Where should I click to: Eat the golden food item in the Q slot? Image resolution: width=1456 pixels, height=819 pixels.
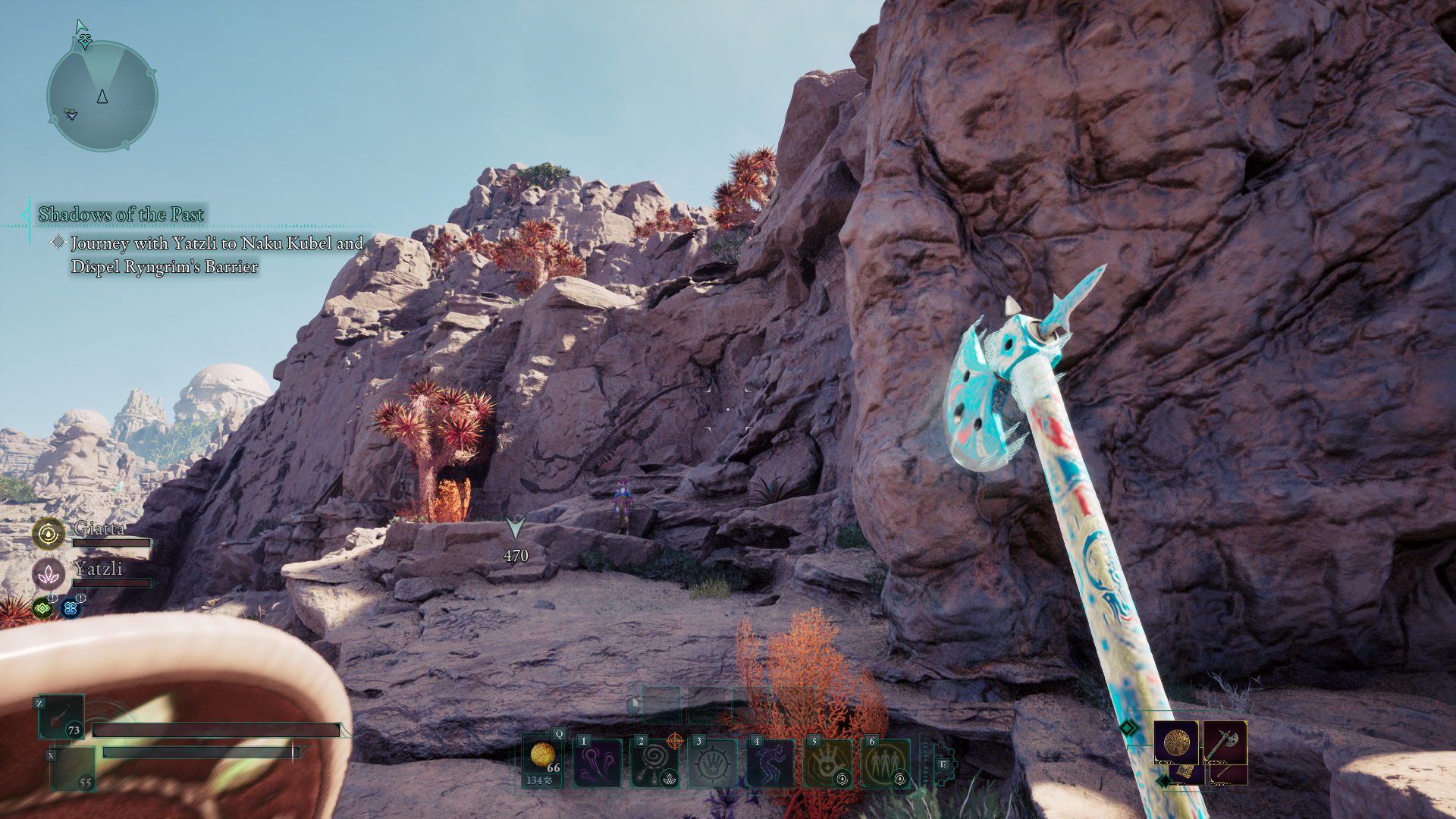pos(543,761)
